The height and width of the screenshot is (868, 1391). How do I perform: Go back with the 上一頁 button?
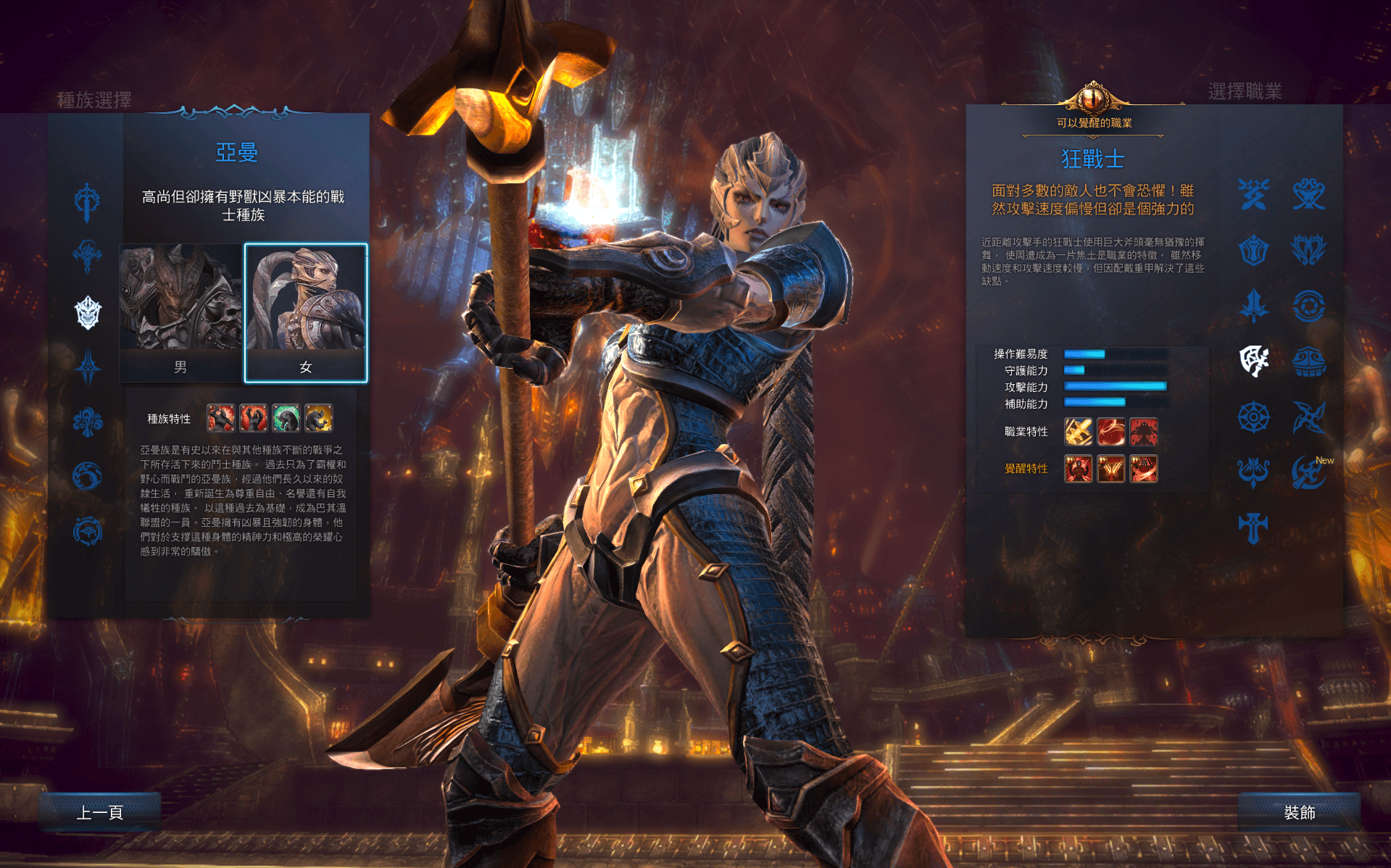point(100,812)
